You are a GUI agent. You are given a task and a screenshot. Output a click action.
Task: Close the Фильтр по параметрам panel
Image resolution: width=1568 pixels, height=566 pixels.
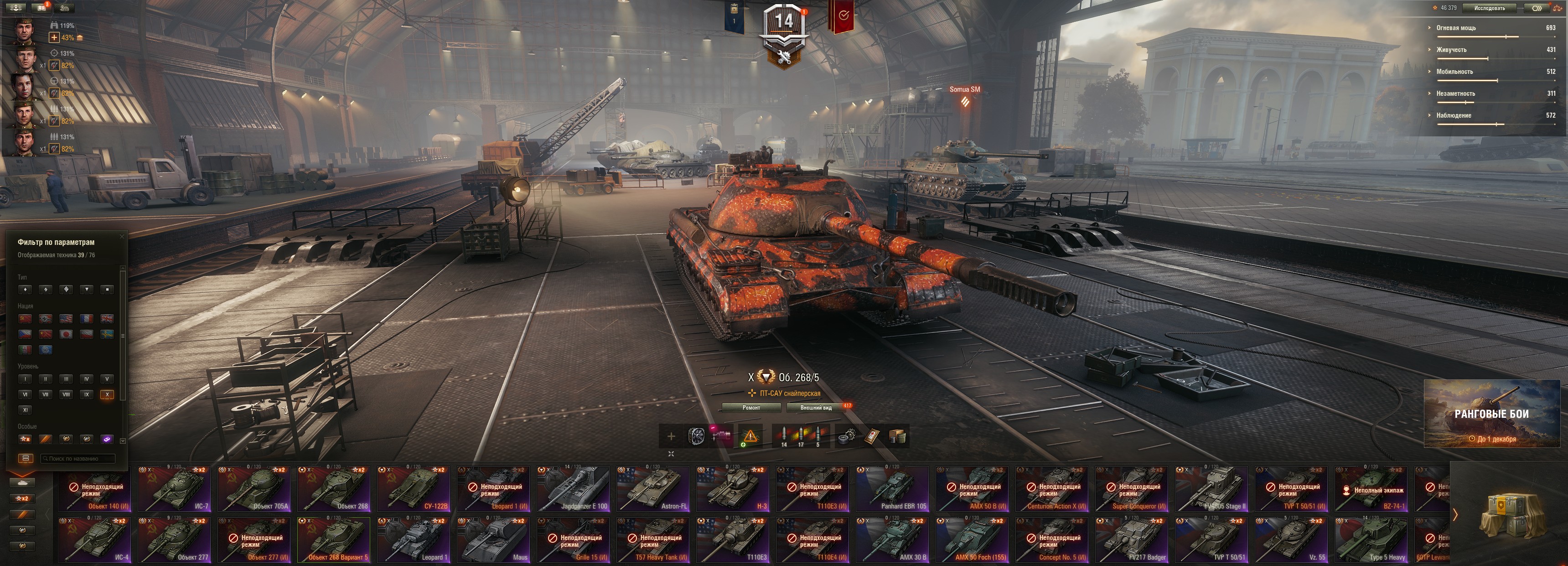point(122,236)
